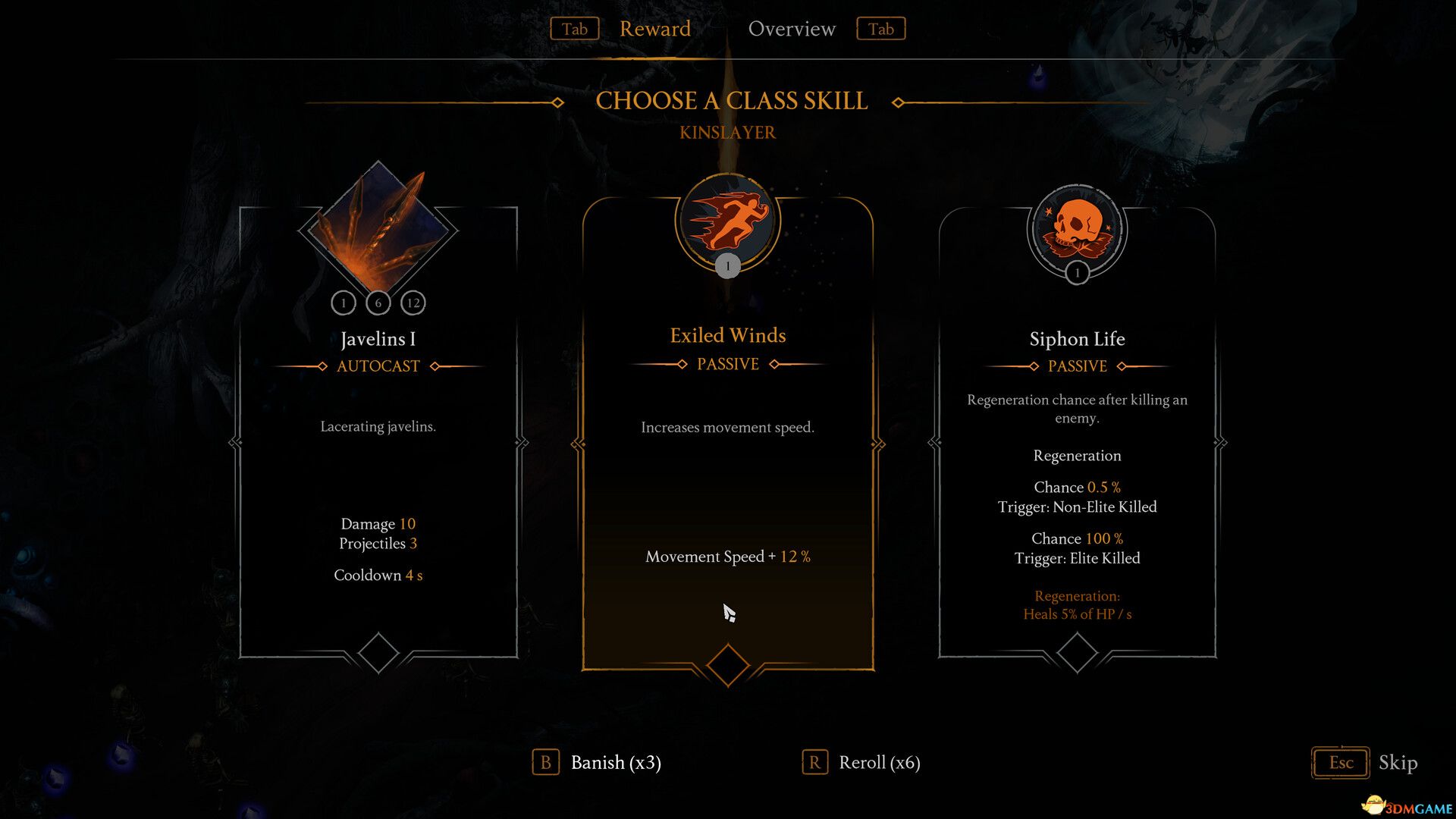Screen dimensions: 1456x819
Task: Switch to the Overview tab
Action: click(792, 29)
